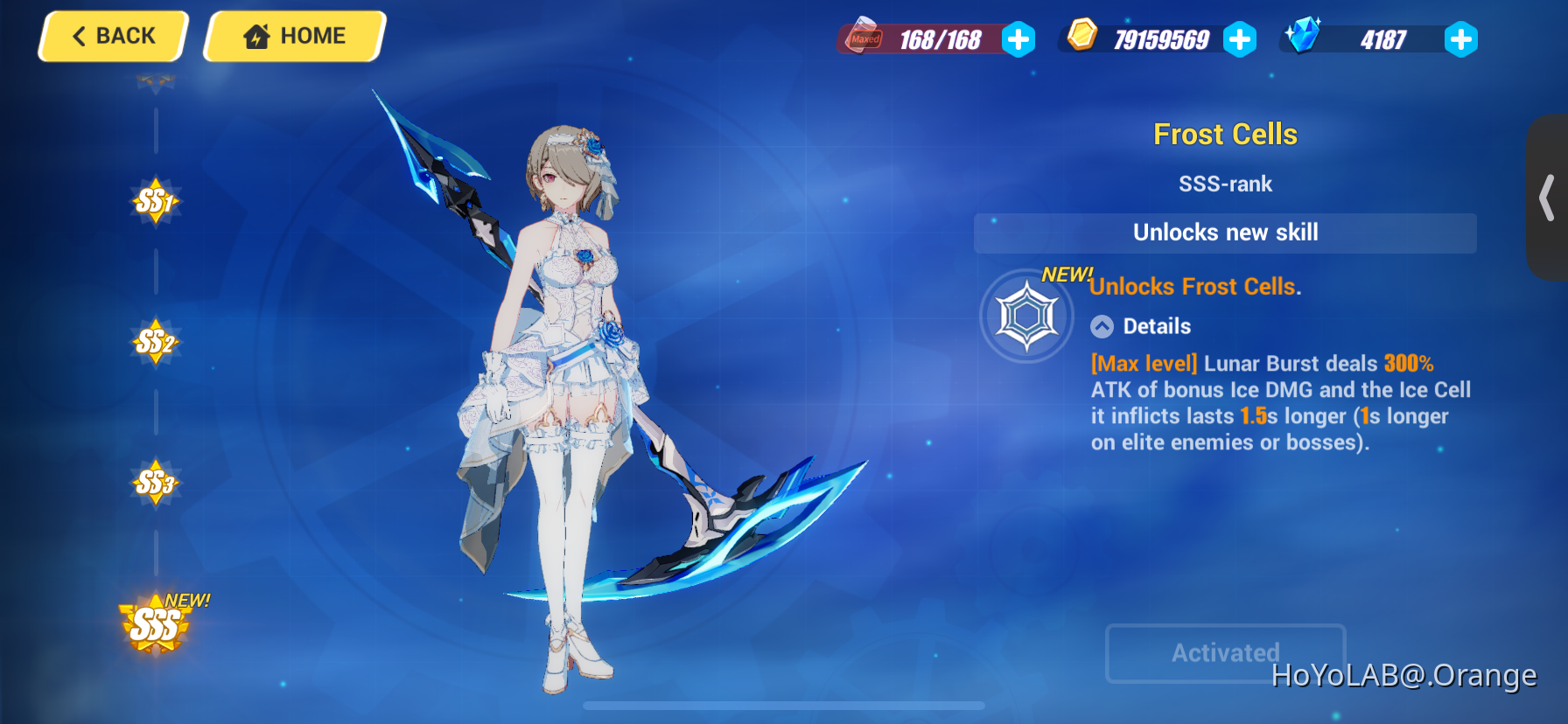The height and width of the screenshot is (724, 1568).
Task: Go back using the BACK button
Action: point(112,35)
